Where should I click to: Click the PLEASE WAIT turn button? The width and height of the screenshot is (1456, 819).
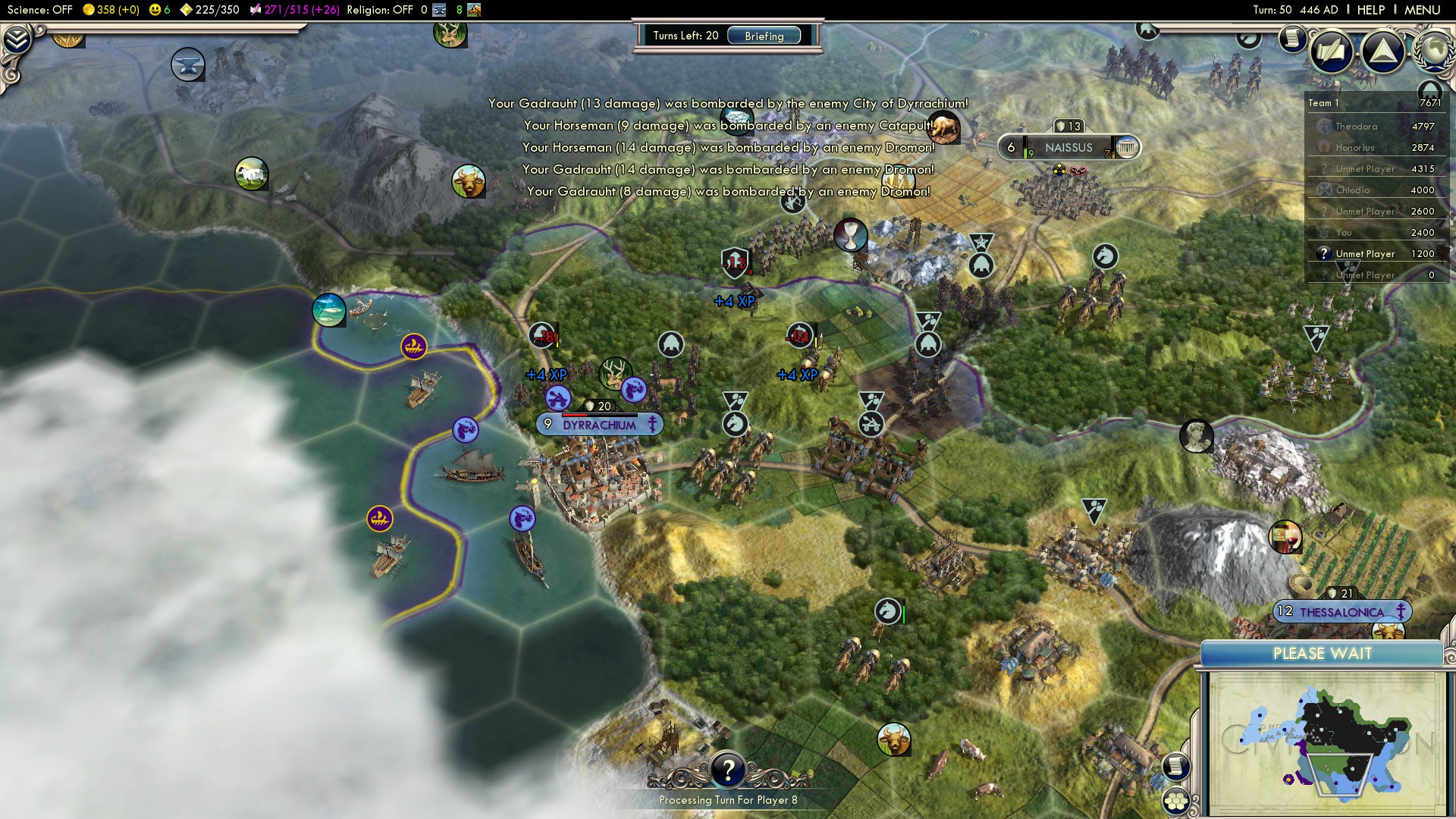(x=1322, y=654)
